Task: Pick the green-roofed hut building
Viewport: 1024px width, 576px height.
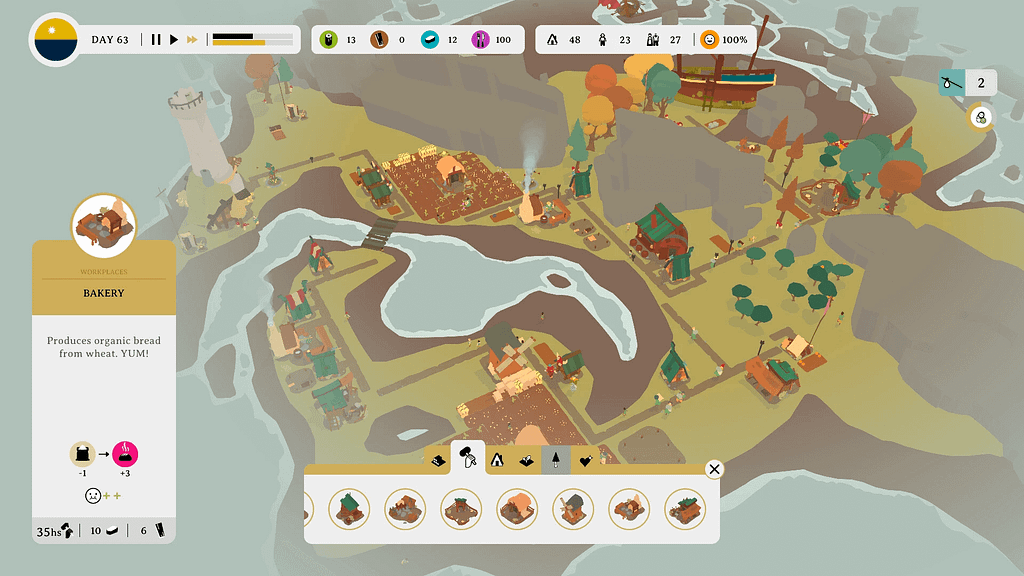Action: pos(349,509)
